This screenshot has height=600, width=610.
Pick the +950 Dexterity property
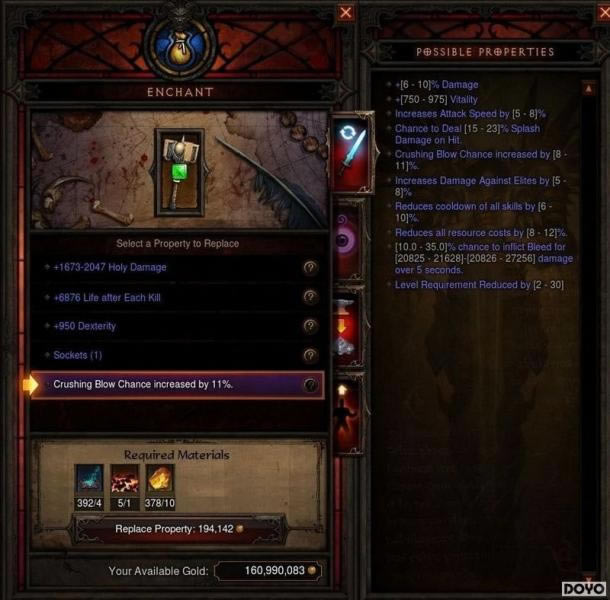coord(170,326)
